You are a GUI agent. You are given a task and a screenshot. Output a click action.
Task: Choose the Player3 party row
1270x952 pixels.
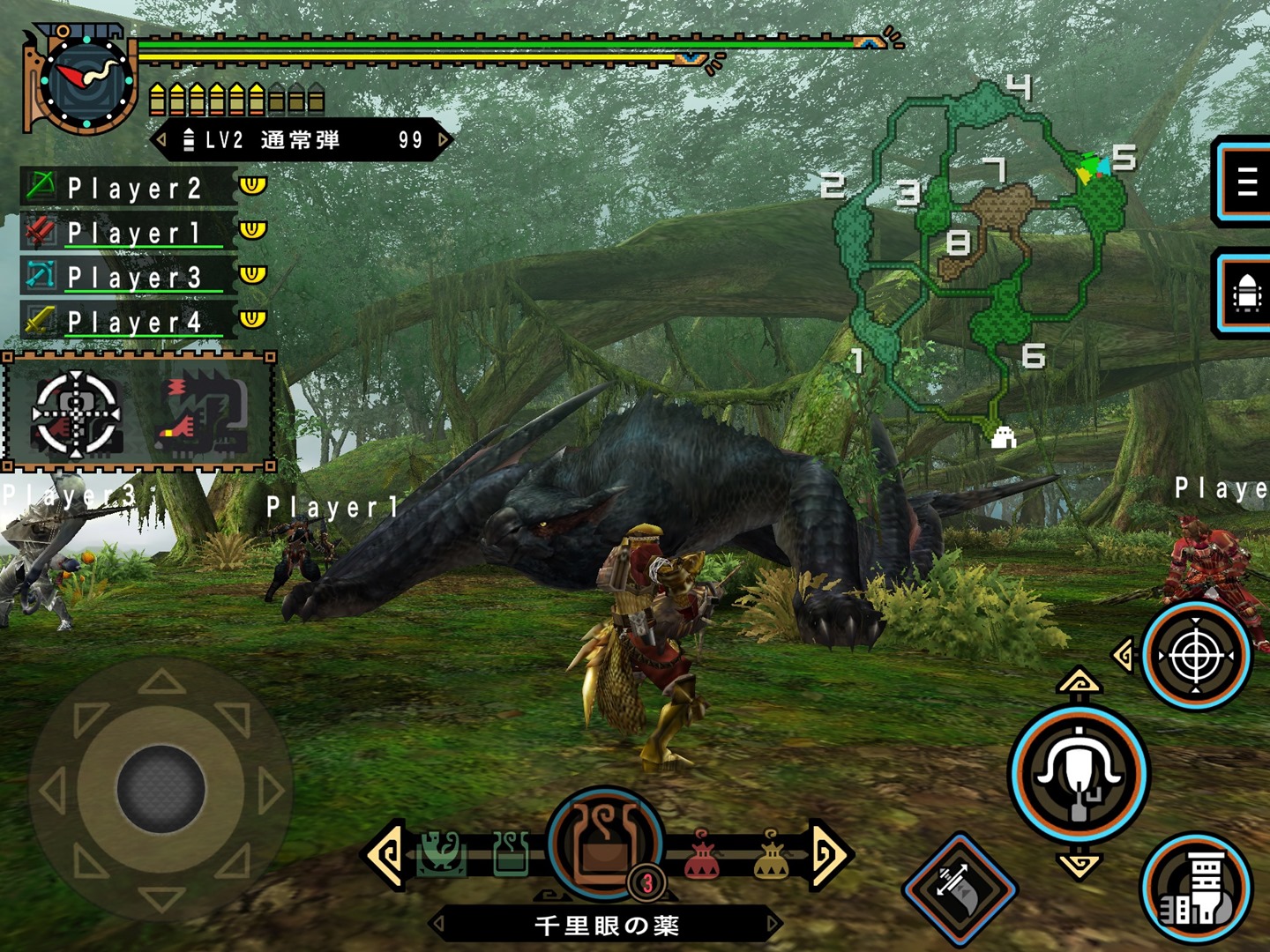point(132,277)
